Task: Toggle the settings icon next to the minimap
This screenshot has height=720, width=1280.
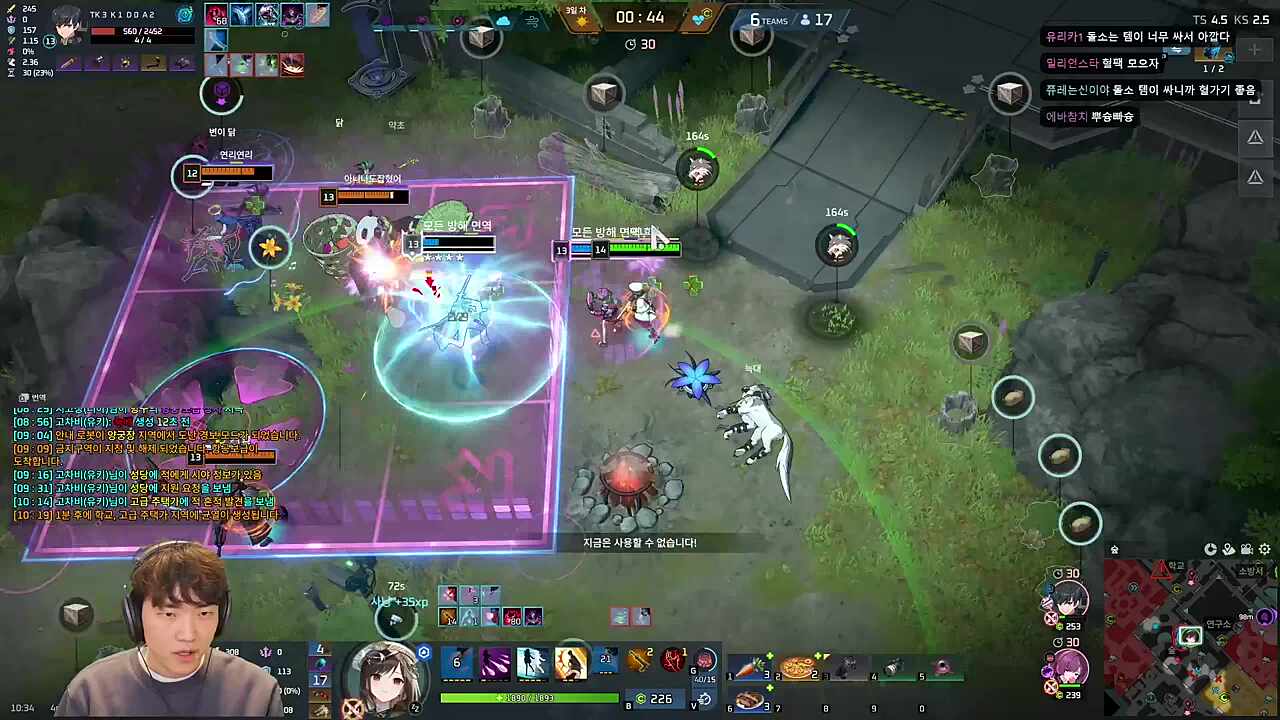Action: click(x=1264, y=549)
